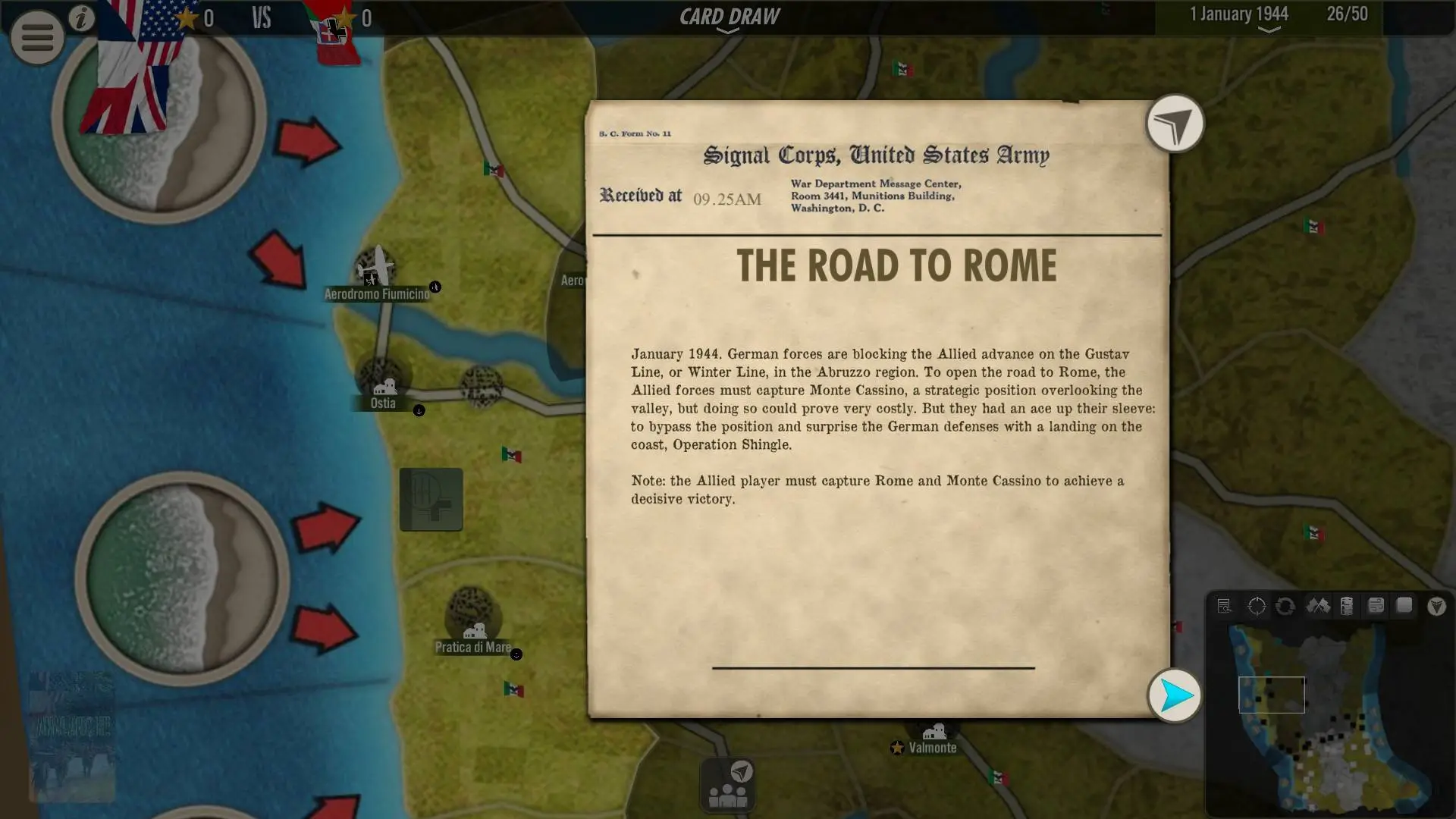
Task: Open the hamburger main menu
Action: (x=36, y=36)
